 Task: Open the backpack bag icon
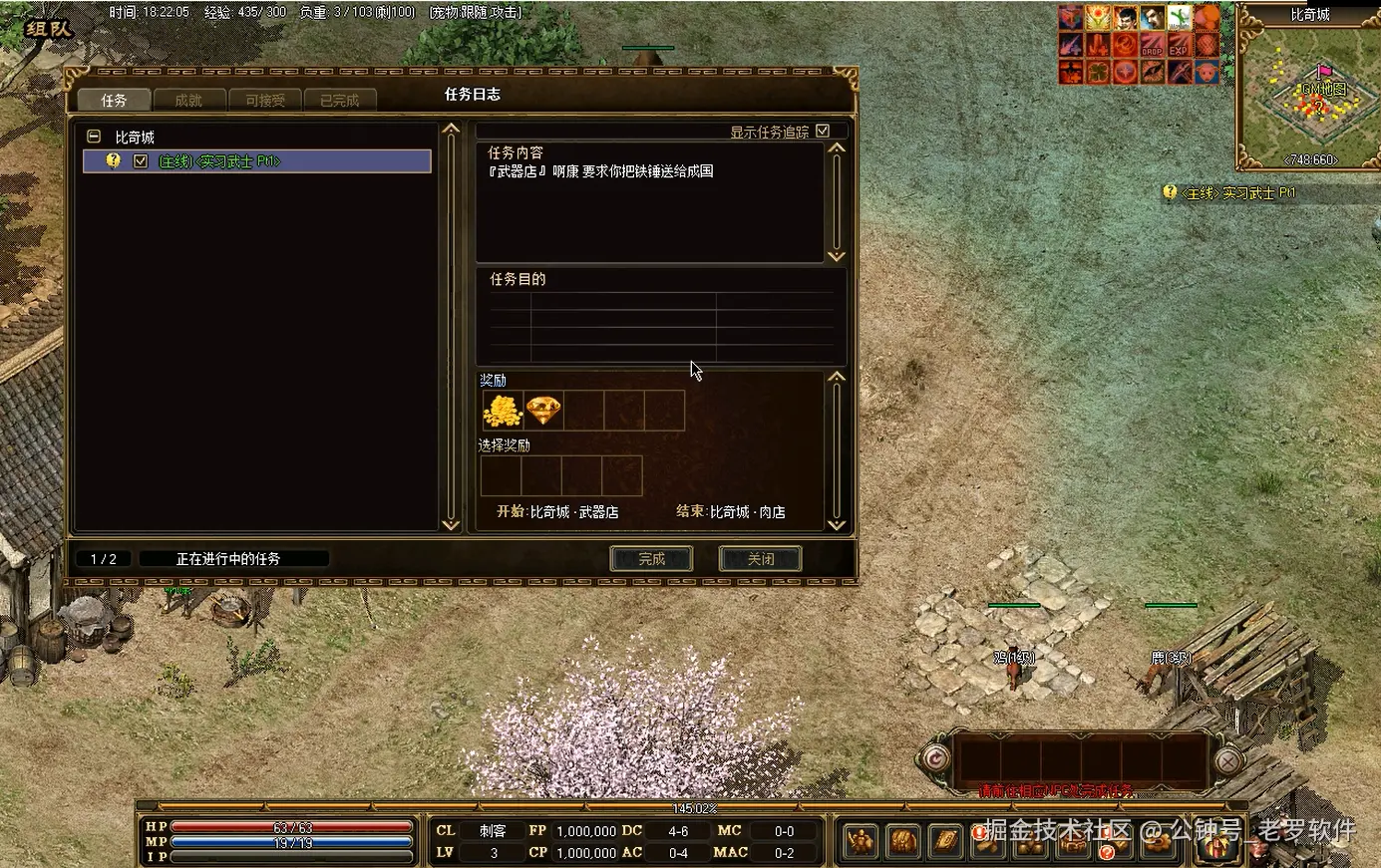[903, 842]
